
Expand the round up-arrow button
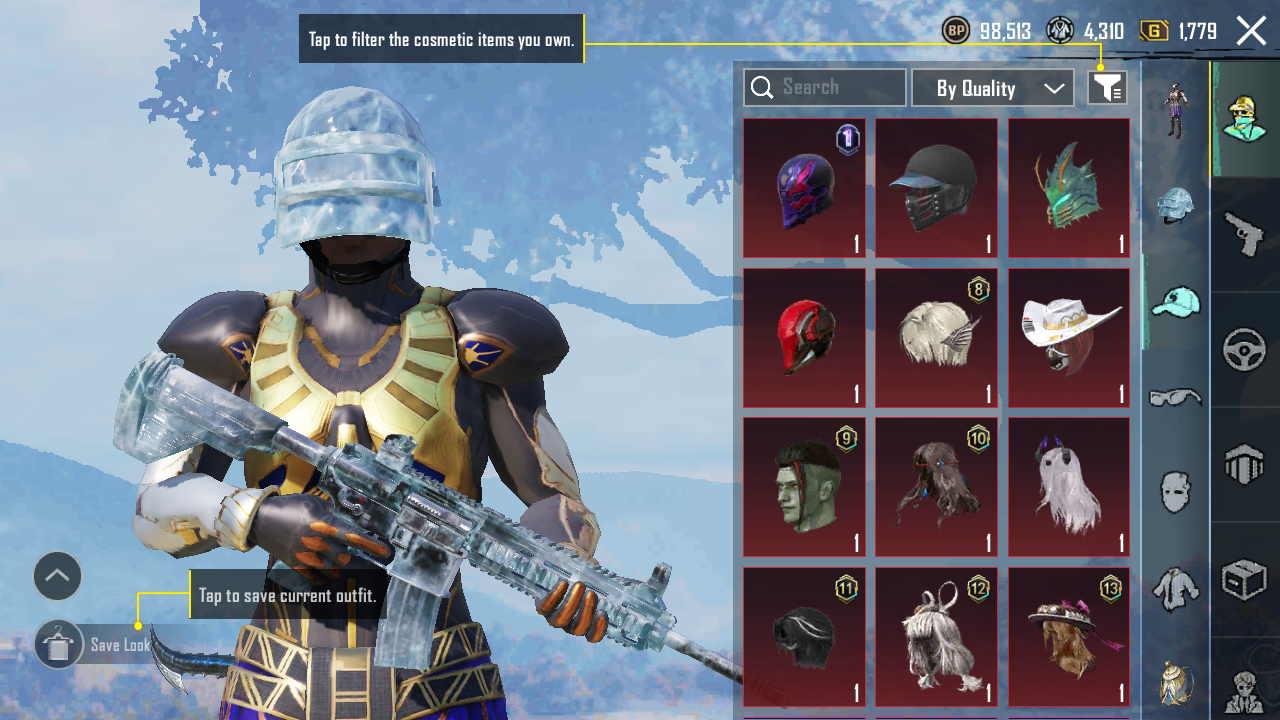point(58,576)
